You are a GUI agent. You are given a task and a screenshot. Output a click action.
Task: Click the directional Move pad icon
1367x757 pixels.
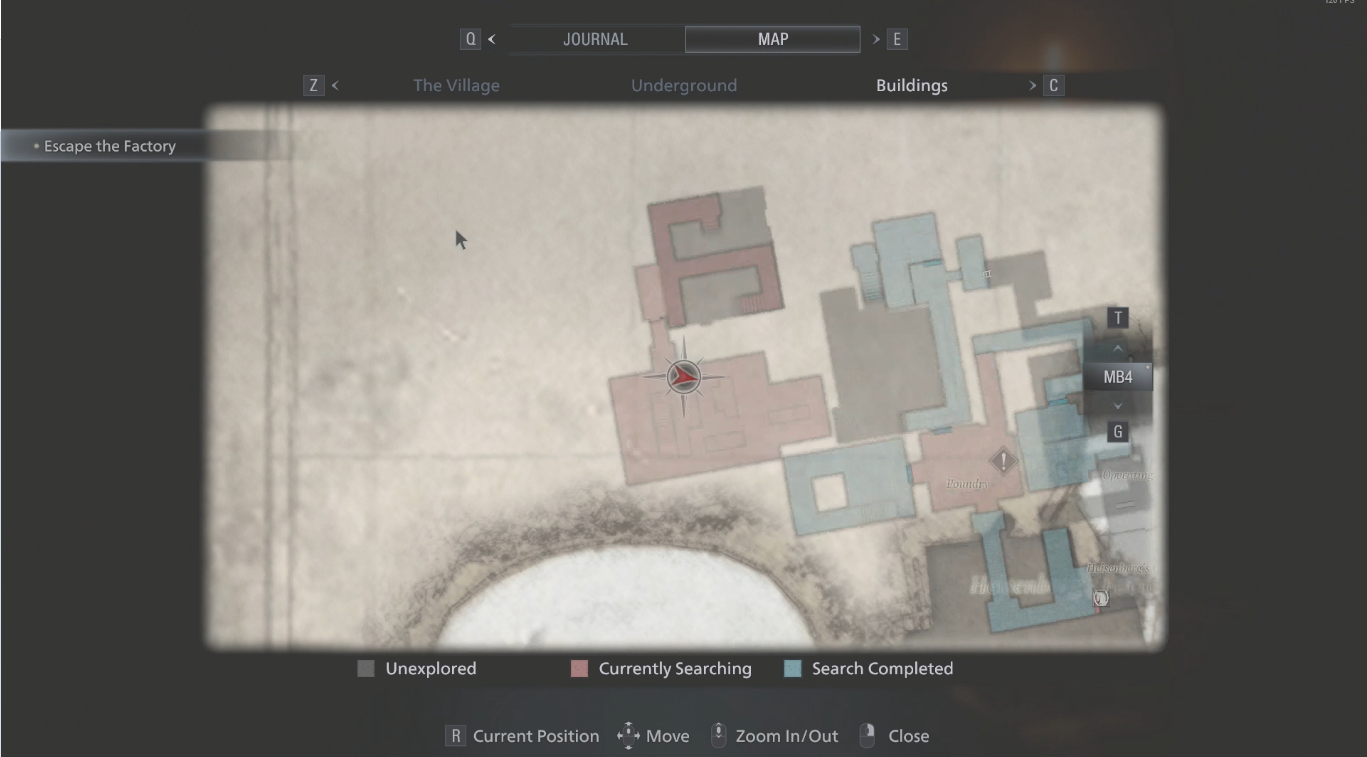[628, 734]
